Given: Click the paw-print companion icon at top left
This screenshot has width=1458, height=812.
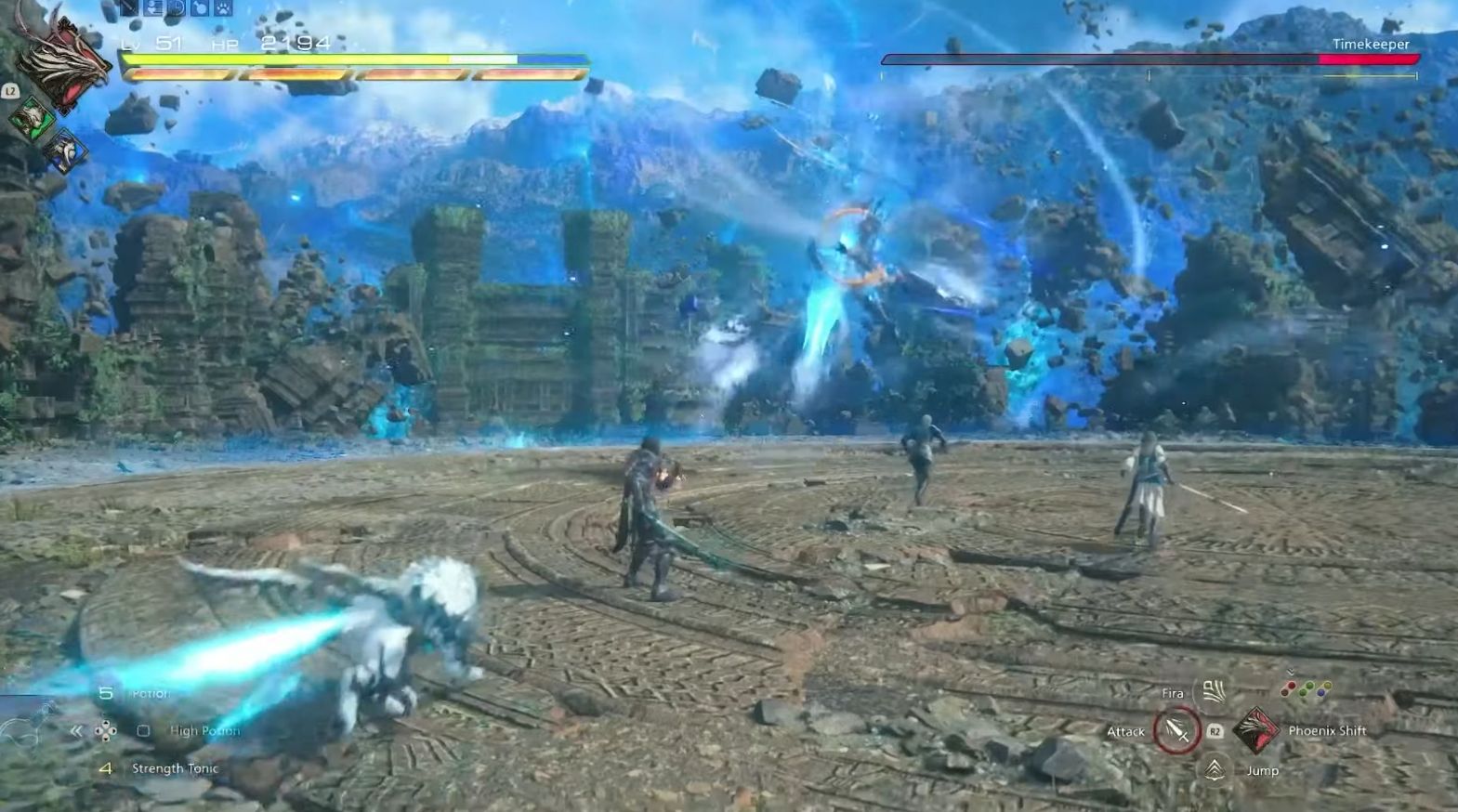Looking at the screenshot, I should click(223, 8).
